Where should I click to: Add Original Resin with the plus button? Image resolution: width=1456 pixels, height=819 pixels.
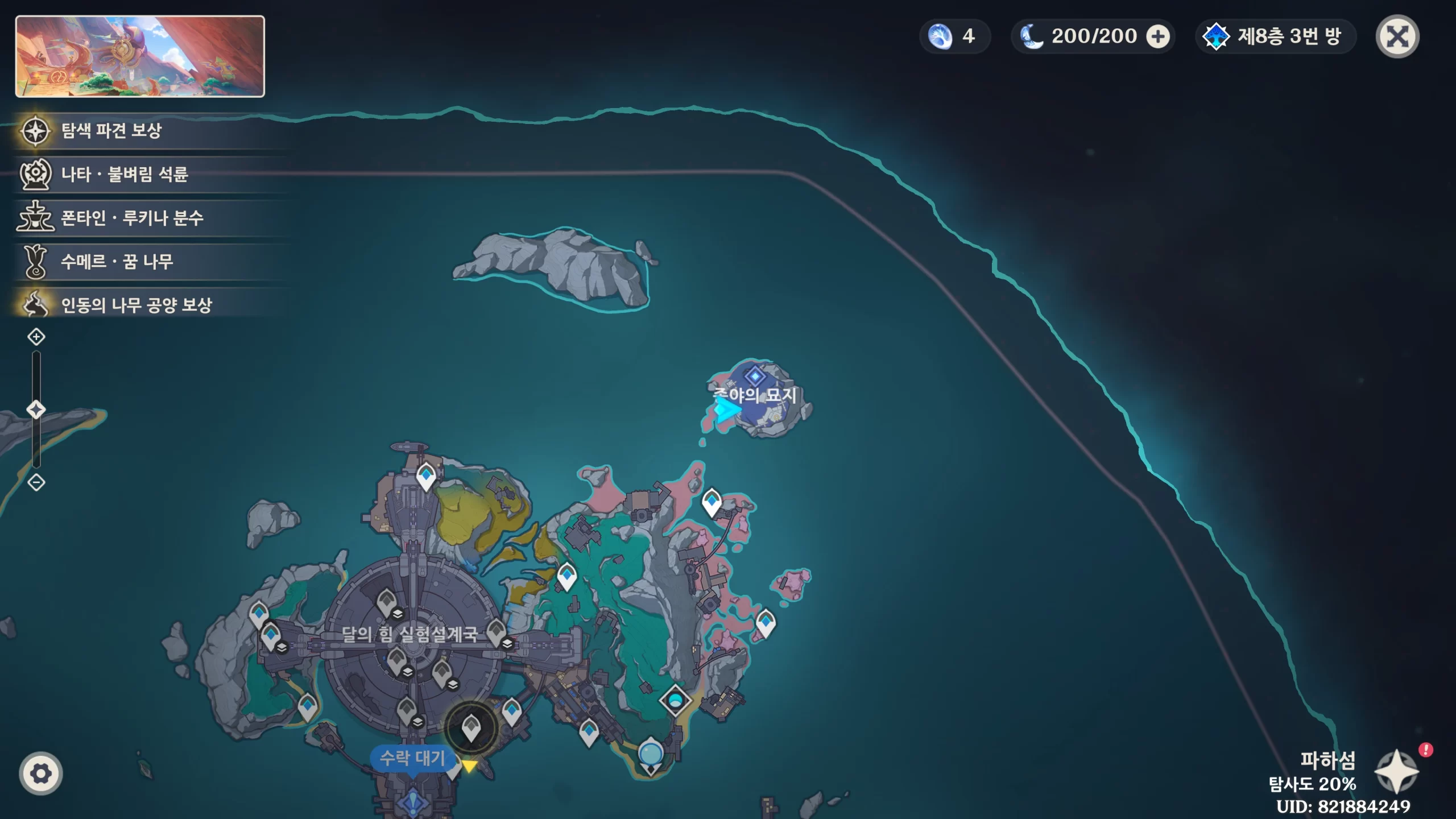click(x=1158, y=37)
